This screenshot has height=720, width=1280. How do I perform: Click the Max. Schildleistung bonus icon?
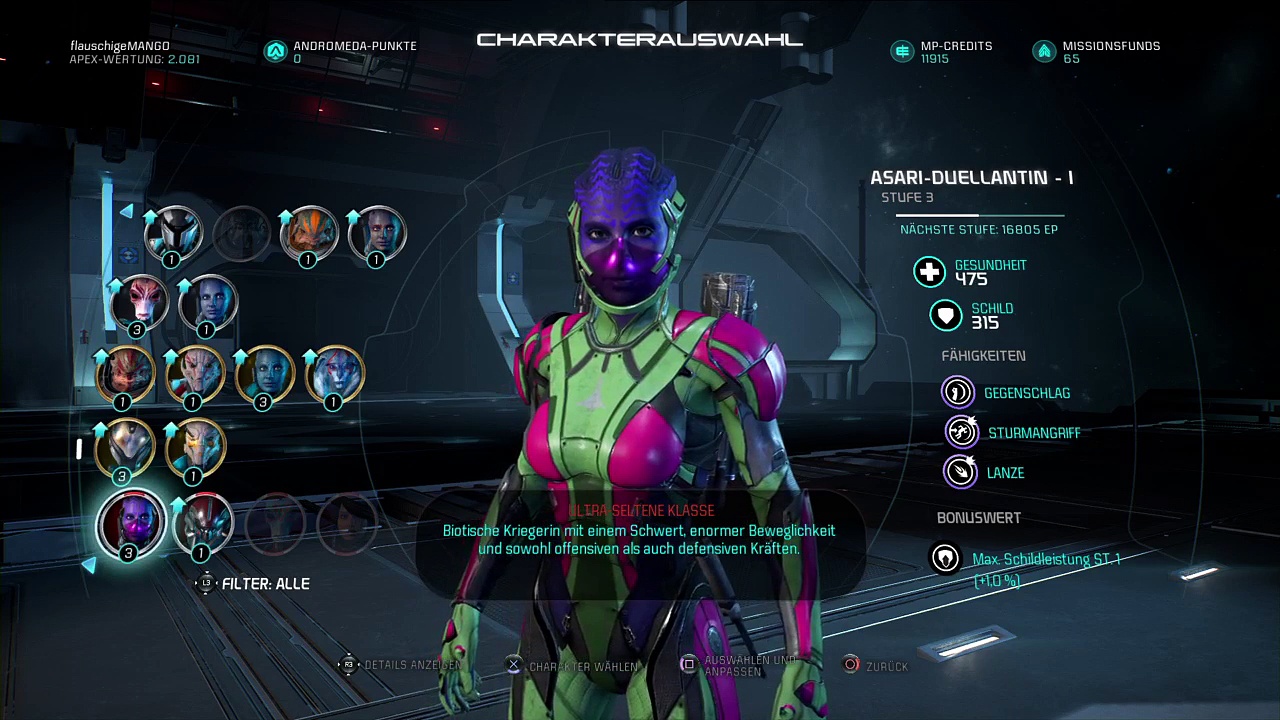point(945,558)
